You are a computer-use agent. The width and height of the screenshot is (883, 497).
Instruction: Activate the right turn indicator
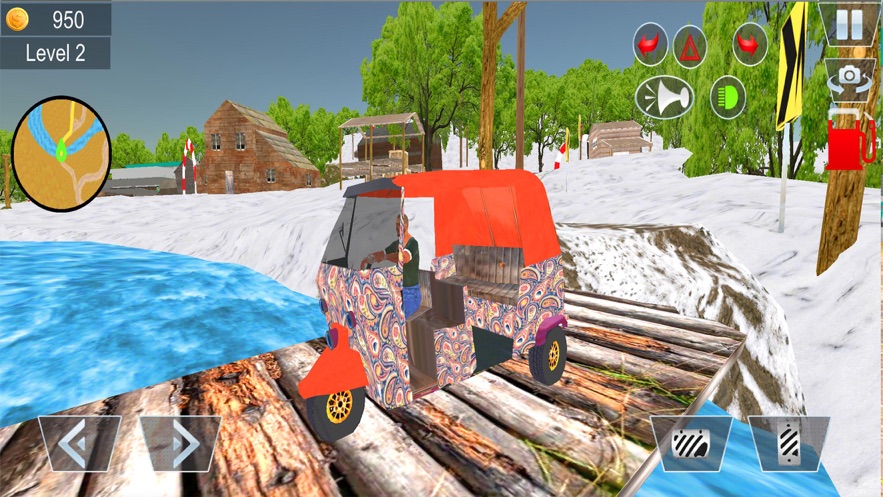point(748,44)
